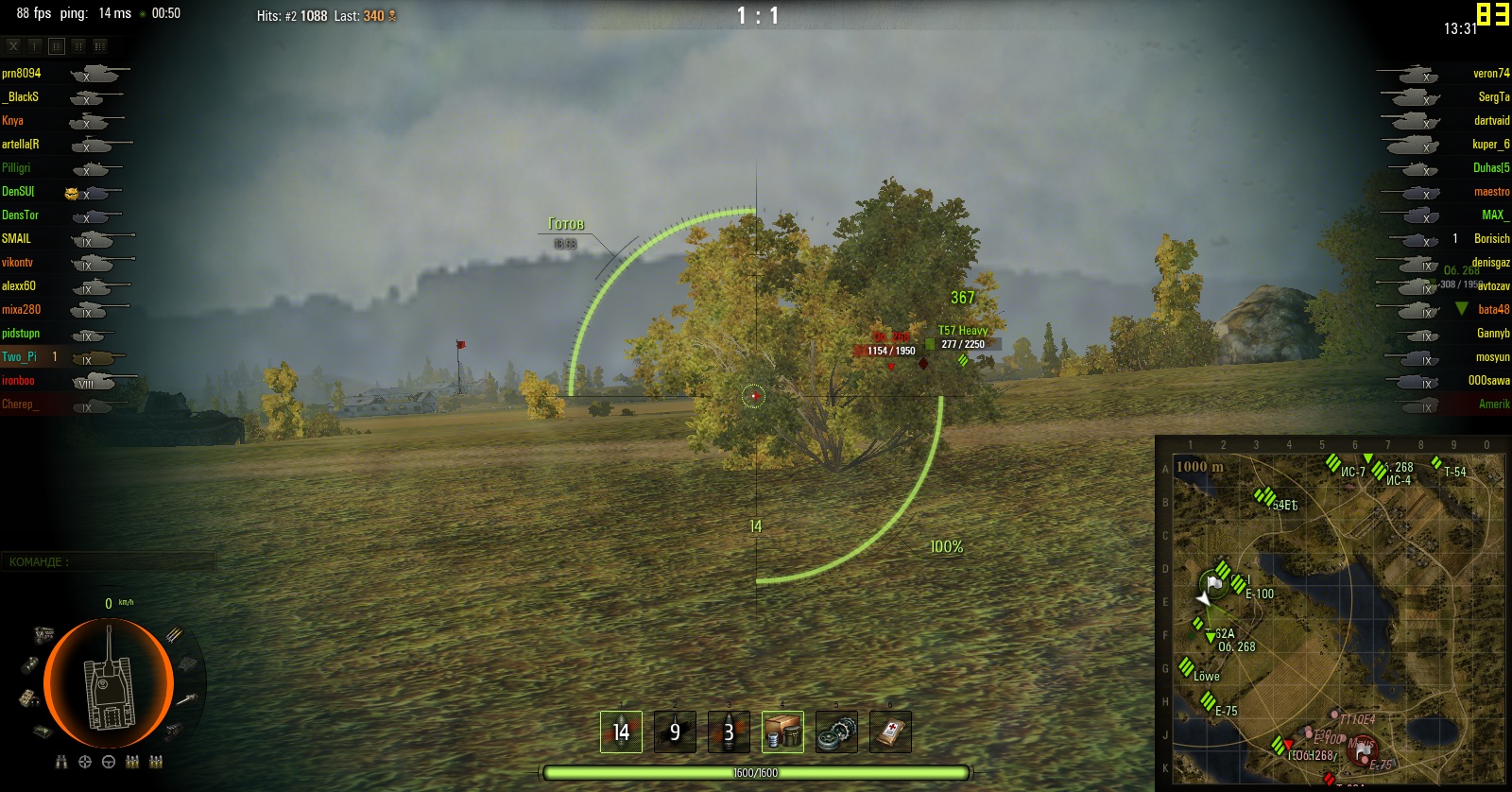The width and height of the screenshot is (1512, 792).
Task: Select the shell slot with 14 rounds
Action: (x=621, y=732)
